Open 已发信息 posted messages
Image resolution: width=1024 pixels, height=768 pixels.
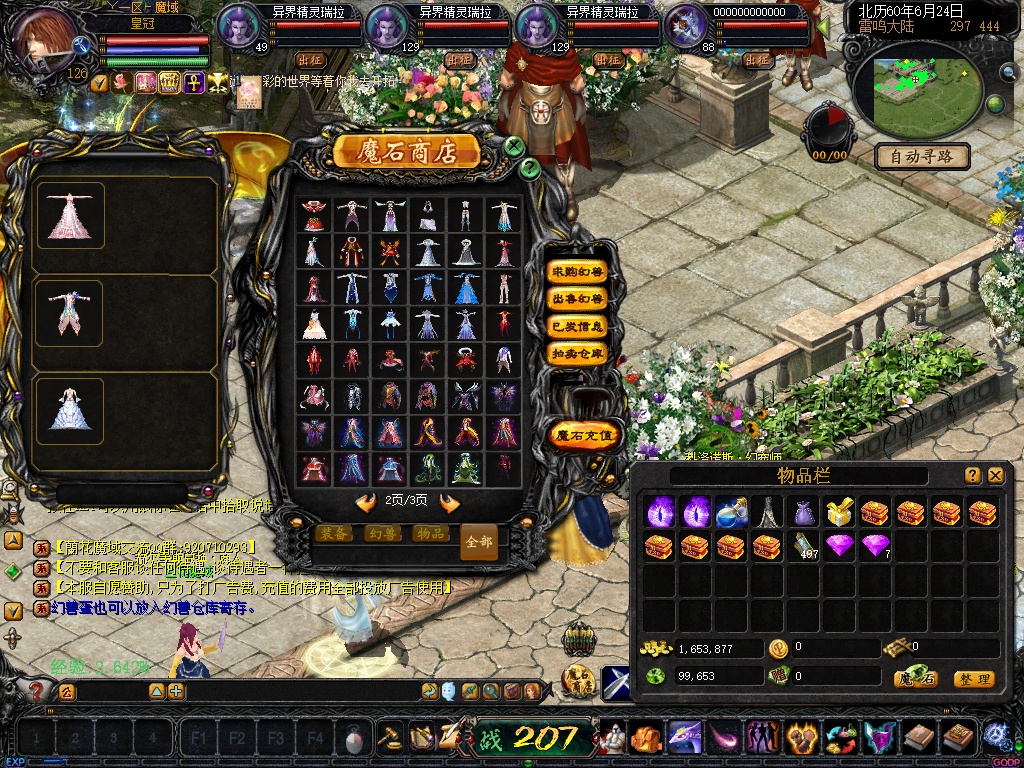click(x=577, y=326)
